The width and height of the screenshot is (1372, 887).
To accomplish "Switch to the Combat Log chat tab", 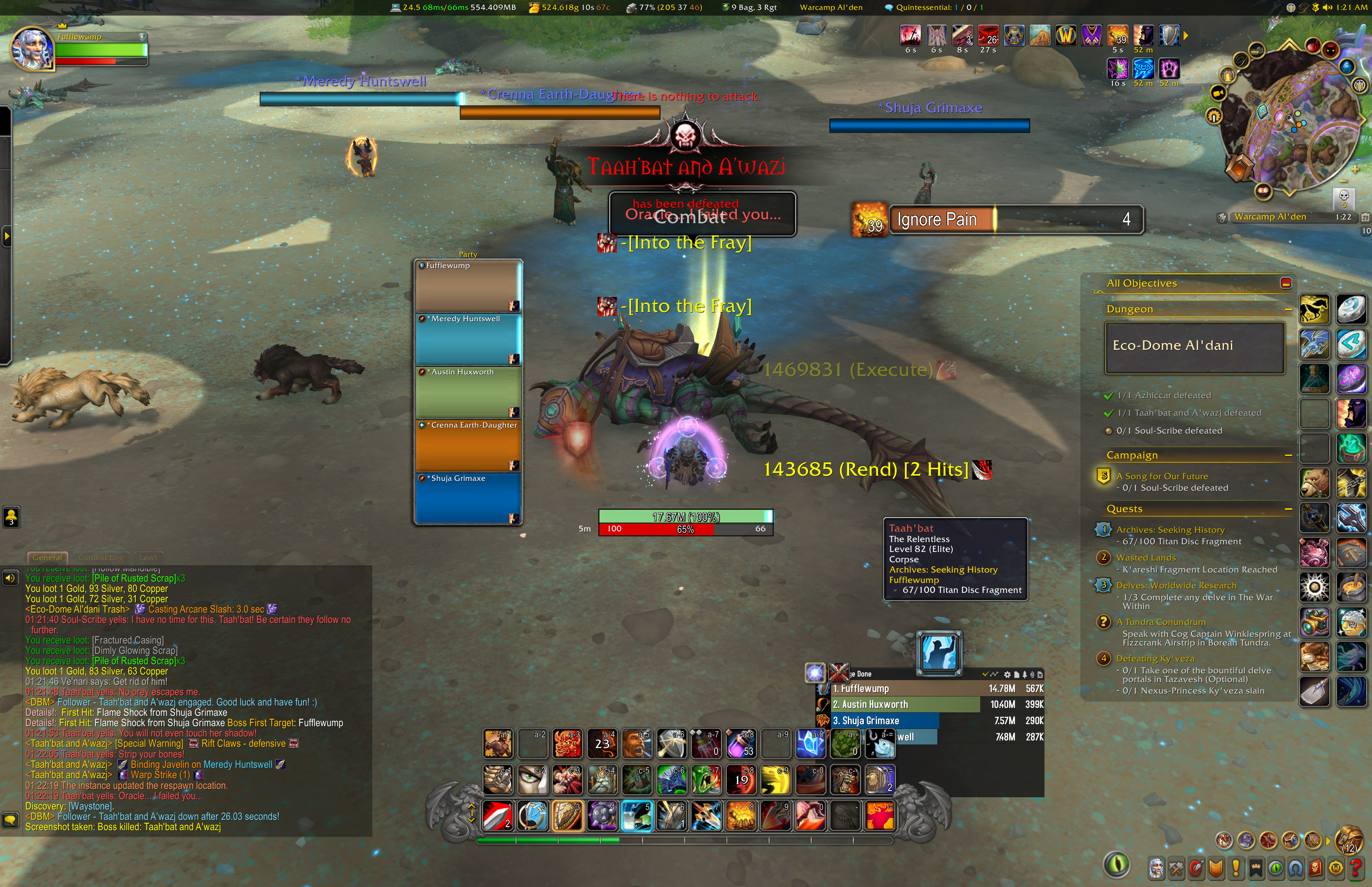I will [x=100, y=557].
